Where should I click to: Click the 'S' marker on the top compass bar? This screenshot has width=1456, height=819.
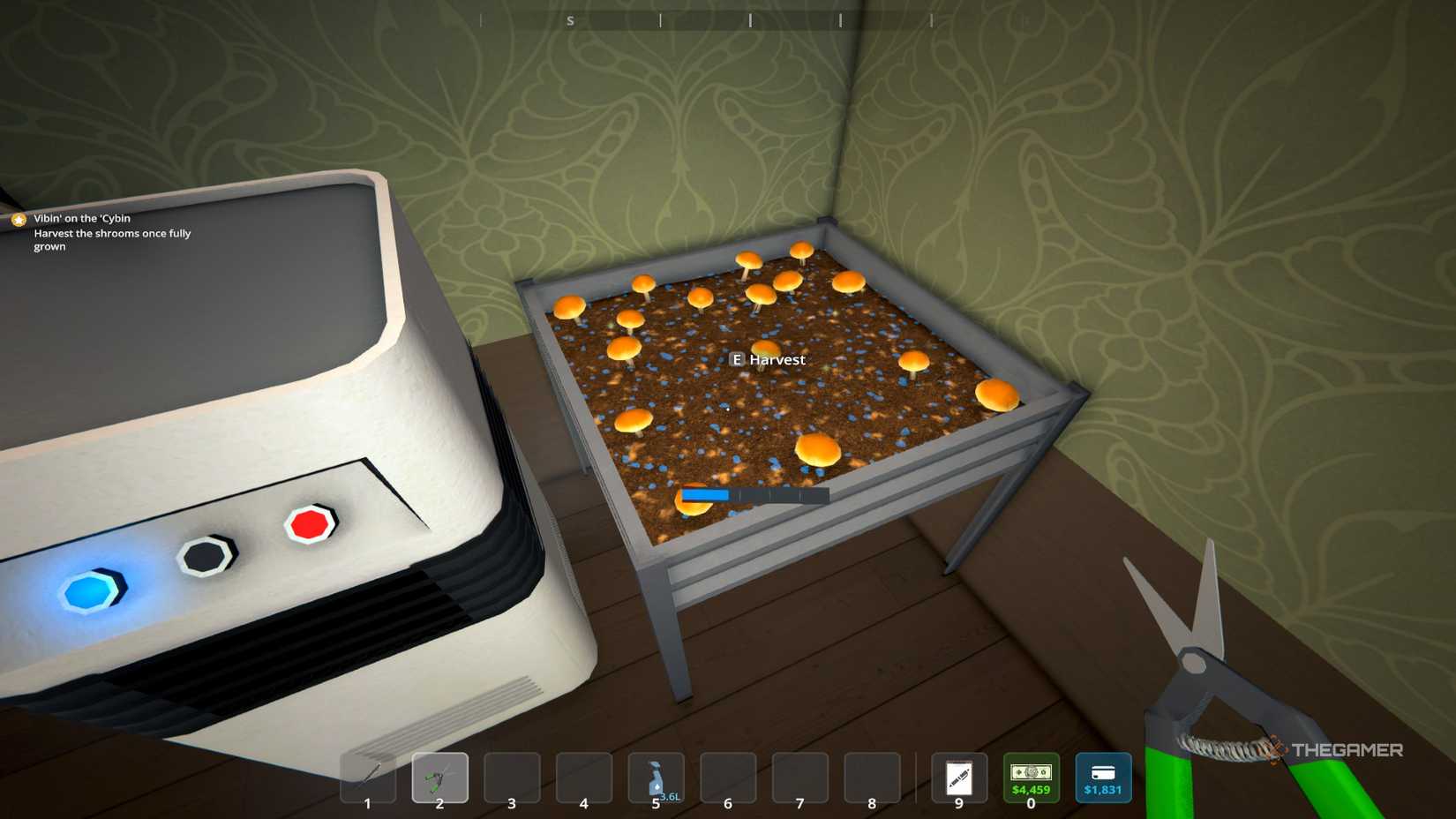pos(569,19)
